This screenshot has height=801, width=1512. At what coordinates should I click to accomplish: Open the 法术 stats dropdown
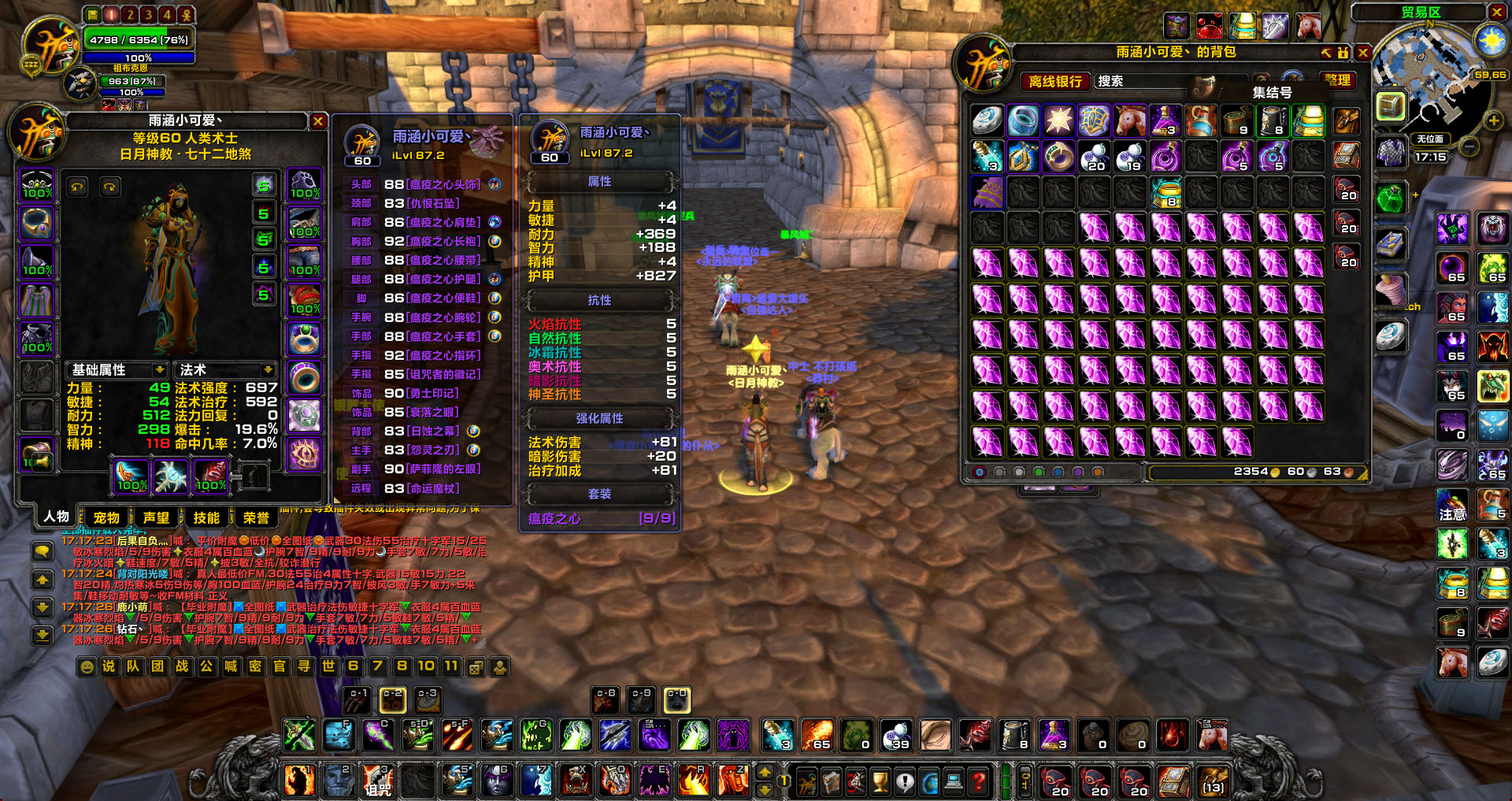tap(268, 370)
